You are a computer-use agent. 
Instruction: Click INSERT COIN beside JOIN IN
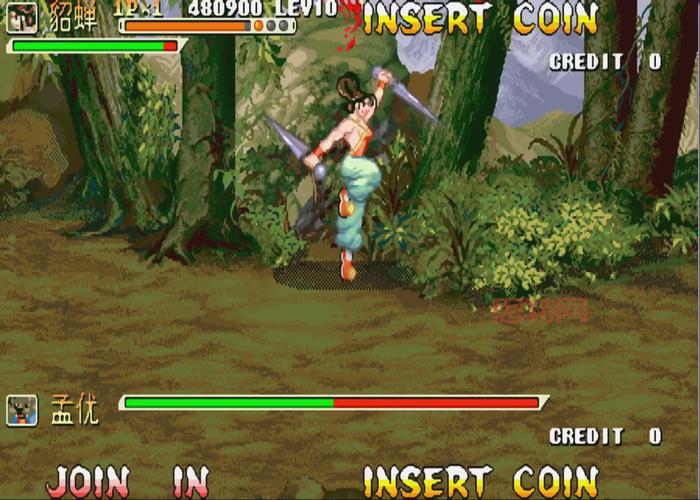(x=480, y=481)
